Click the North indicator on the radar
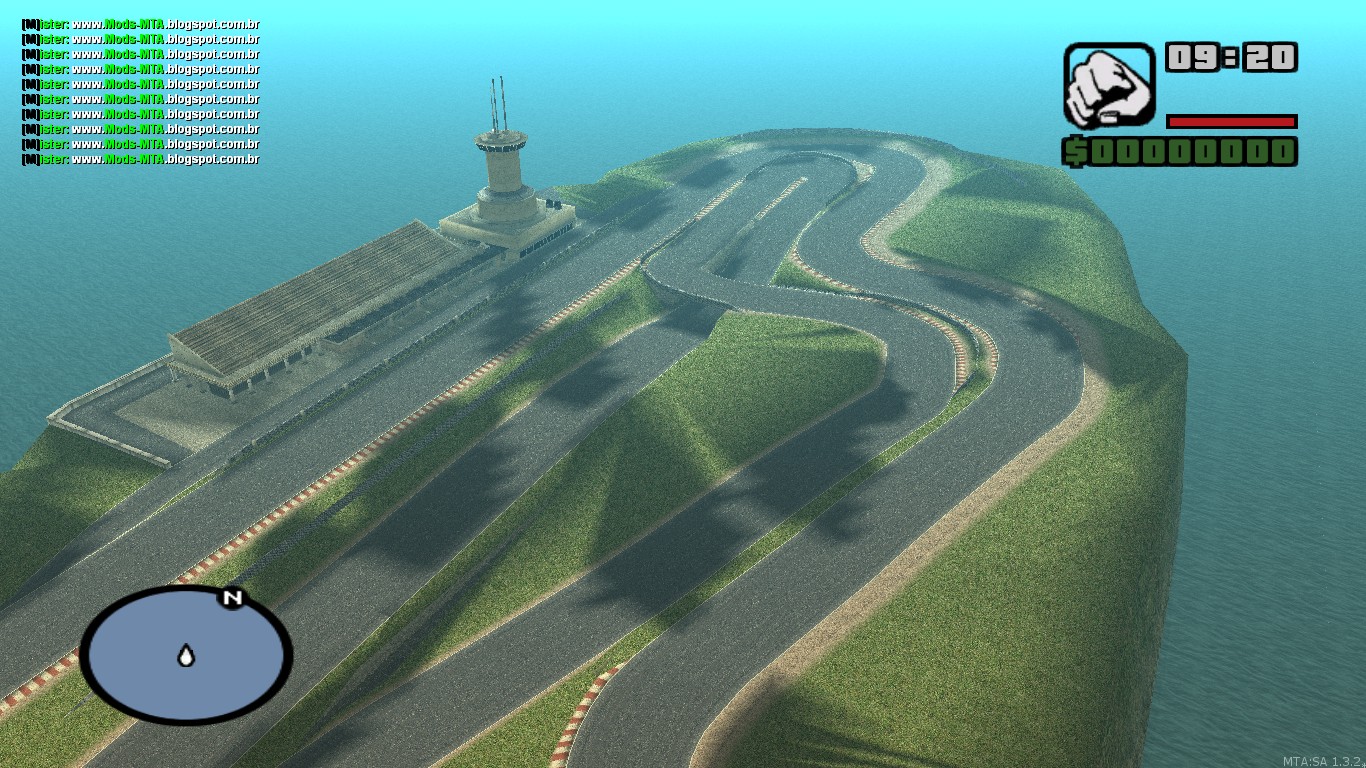Image resolution: width=1366 pixels, height=768 pixels. pyautogui.click(x=232, y=598)
